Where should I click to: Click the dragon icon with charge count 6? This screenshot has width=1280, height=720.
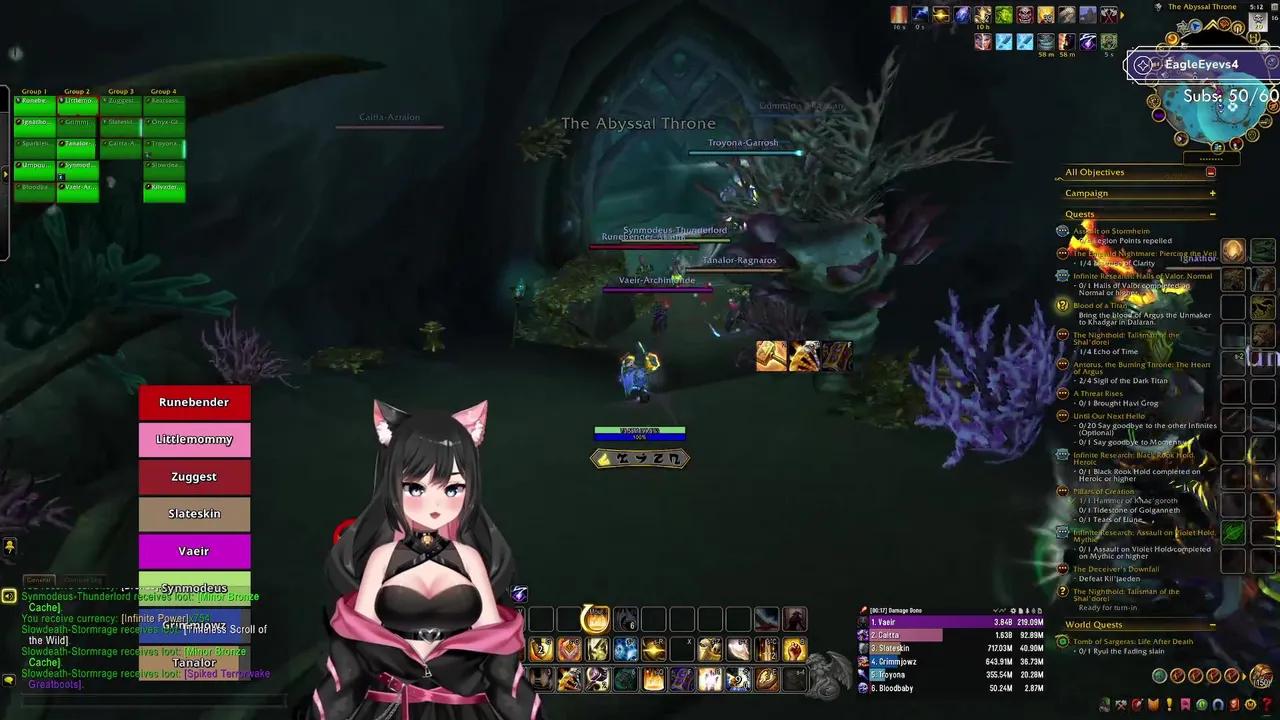point(625,617)
